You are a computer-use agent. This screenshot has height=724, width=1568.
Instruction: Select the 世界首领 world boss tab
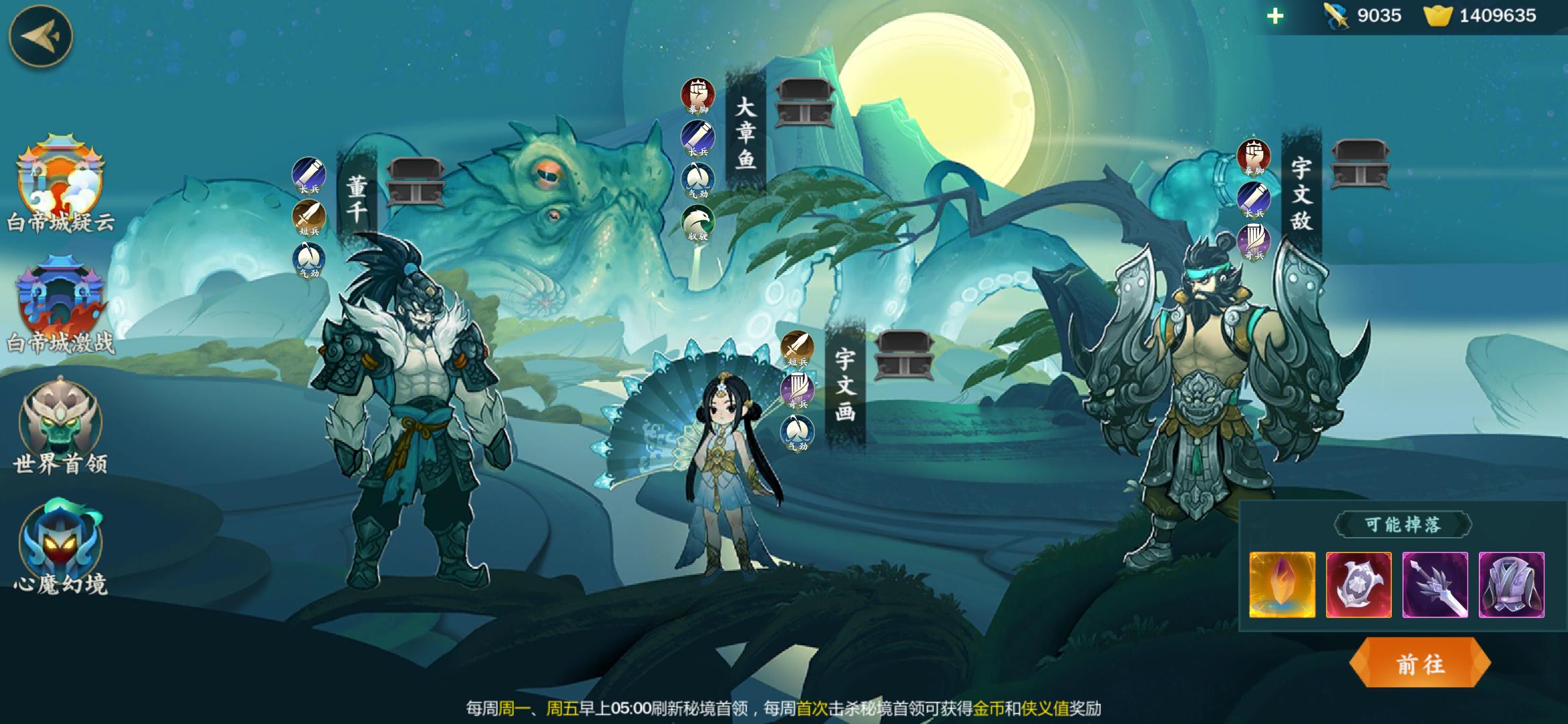point(60,426)
